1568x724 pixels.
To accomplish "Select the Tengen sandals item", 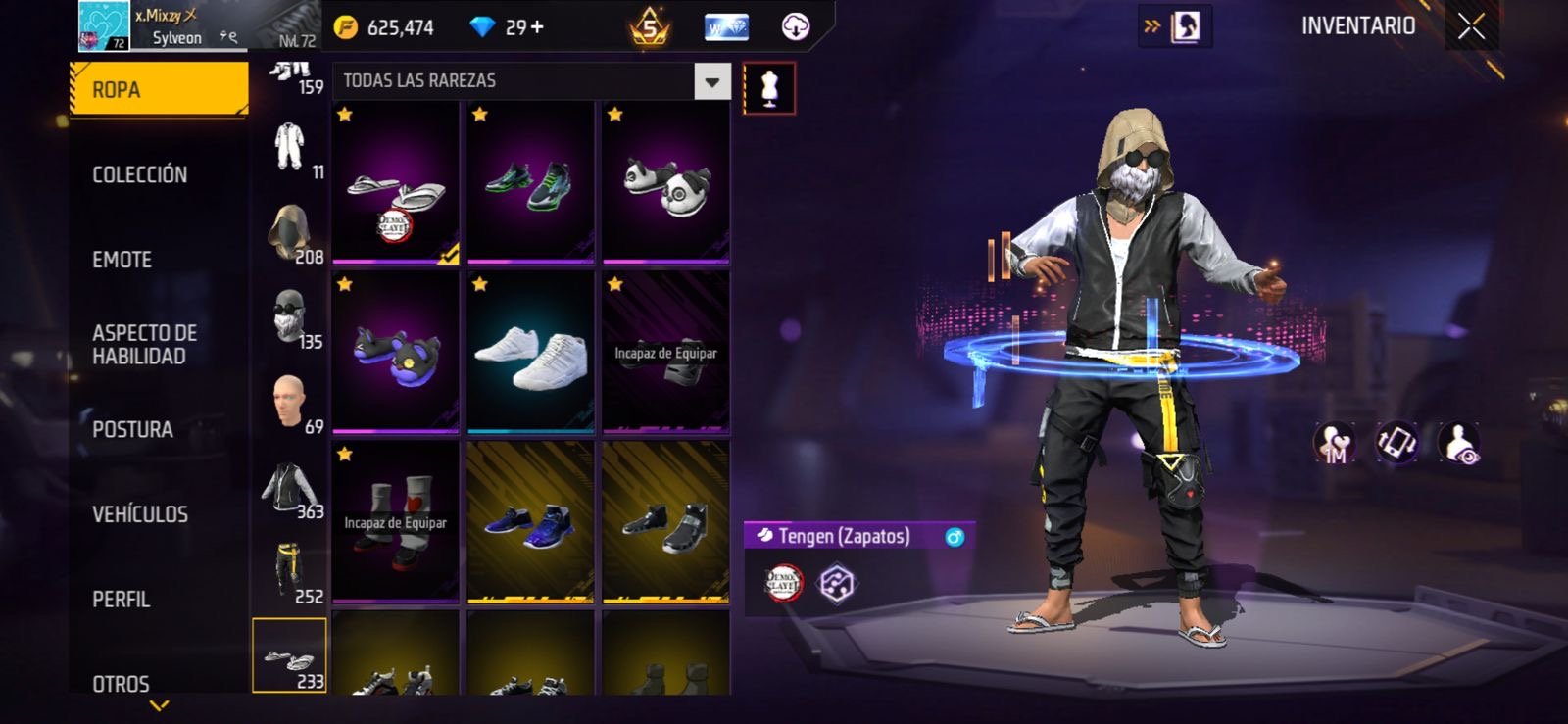I will 396,183.
